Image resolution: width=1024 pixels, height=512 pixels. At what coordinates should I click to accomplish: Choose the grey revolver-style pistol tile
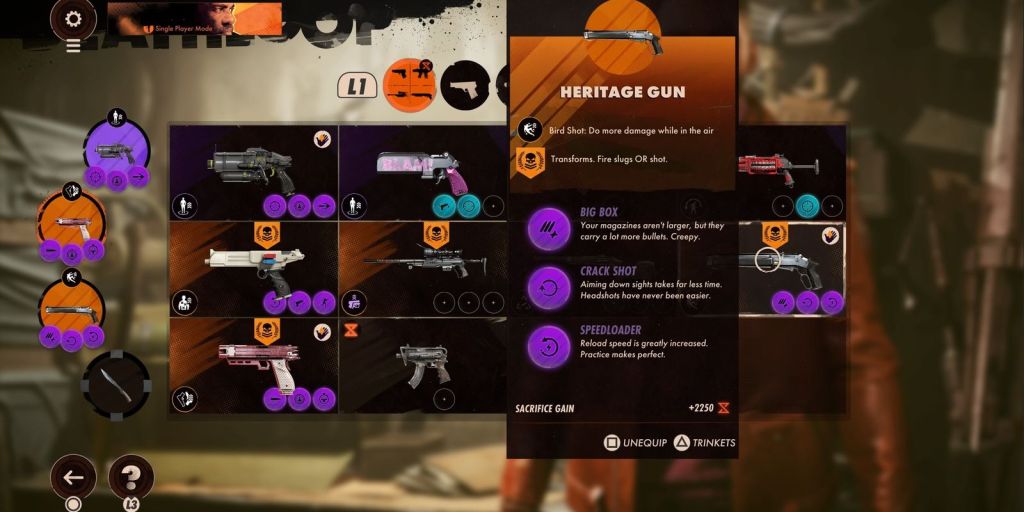252,171
